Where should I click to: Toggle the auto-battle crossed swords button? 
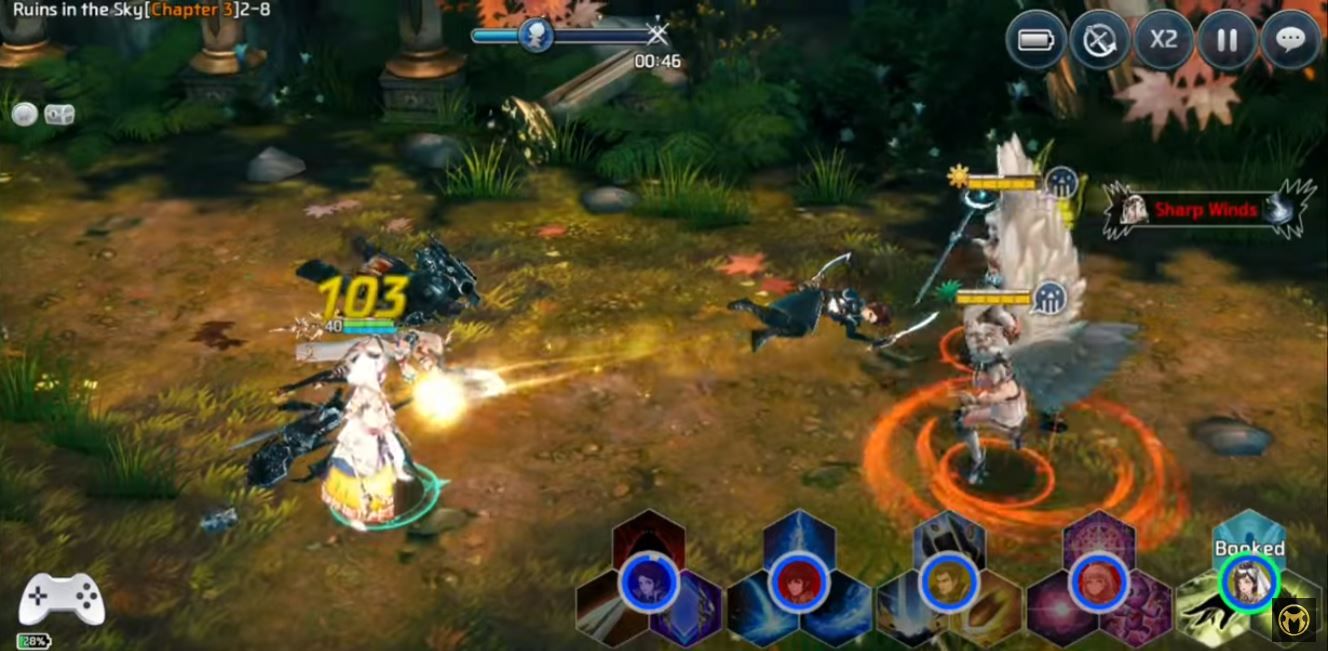(1100, 41)
